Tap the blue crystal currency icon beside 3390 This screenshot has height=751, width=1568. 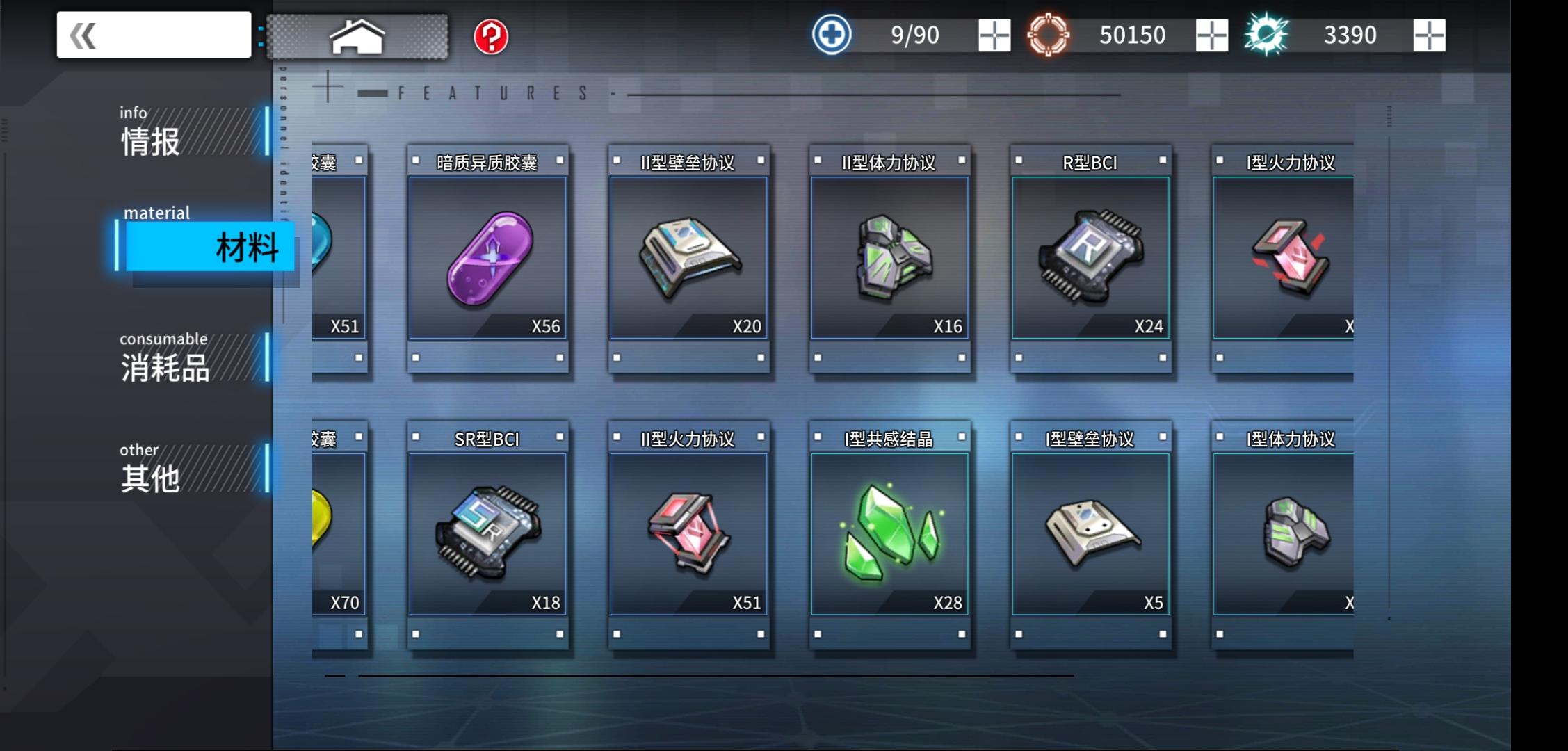click(1268, 34)
